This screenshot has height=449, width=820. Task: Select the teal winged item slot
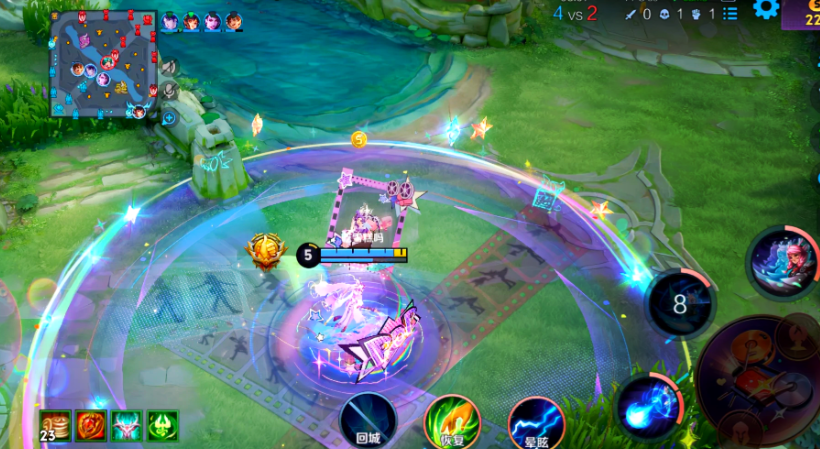pos(127,425)
